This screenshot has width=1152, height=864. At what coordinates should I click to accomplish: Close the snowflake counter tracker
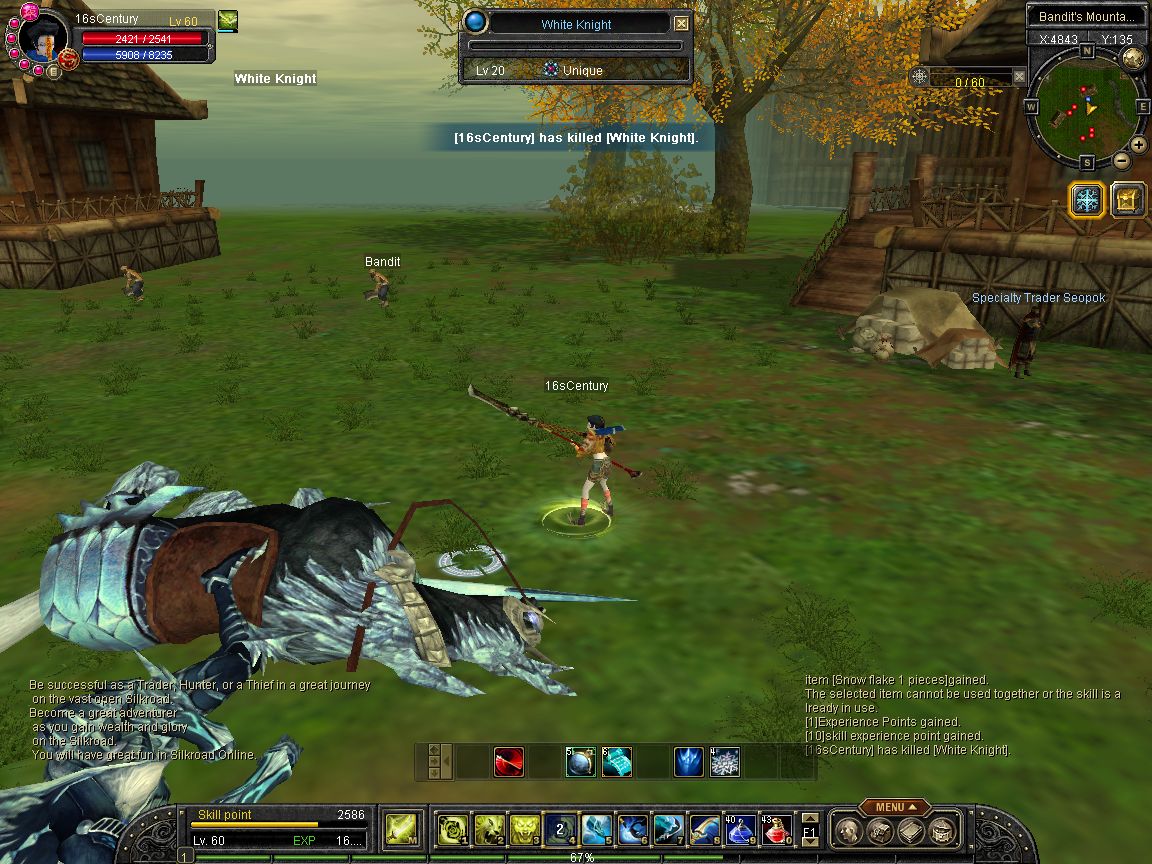coord(1019,76)
